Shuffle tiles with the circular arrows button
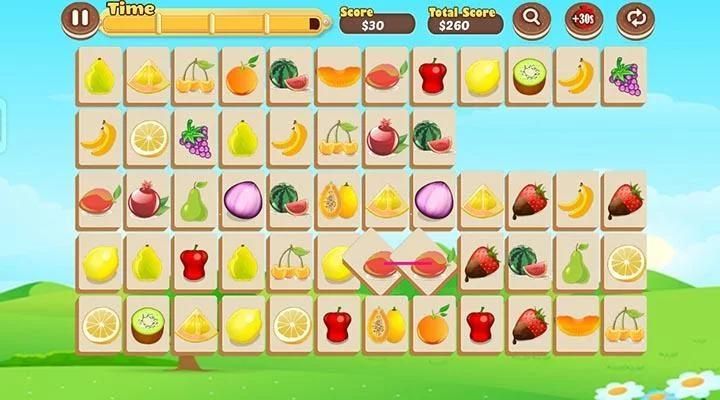720x400 pixels. pos(633,17)
